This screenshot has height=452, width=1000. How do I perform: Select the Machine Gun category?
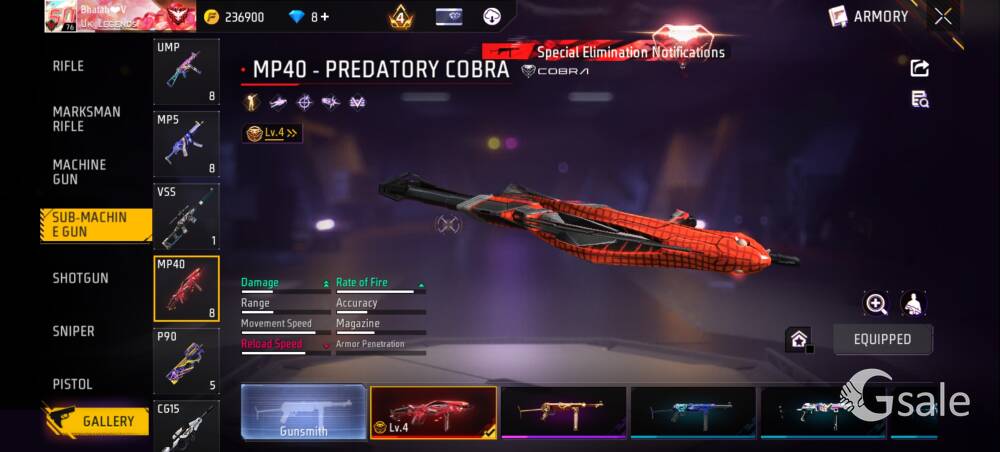79,172
